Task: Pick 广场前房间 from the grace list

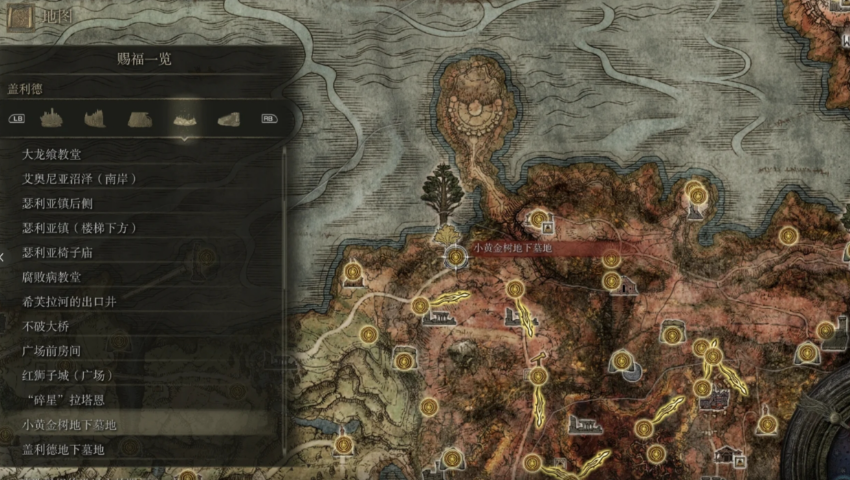Action: 52,351
